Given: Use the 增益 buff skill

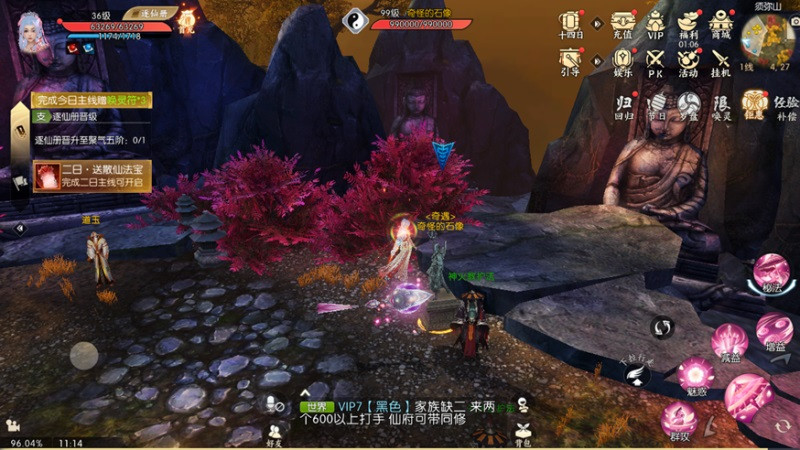Looking at the screenshot, I should [774, 329].
